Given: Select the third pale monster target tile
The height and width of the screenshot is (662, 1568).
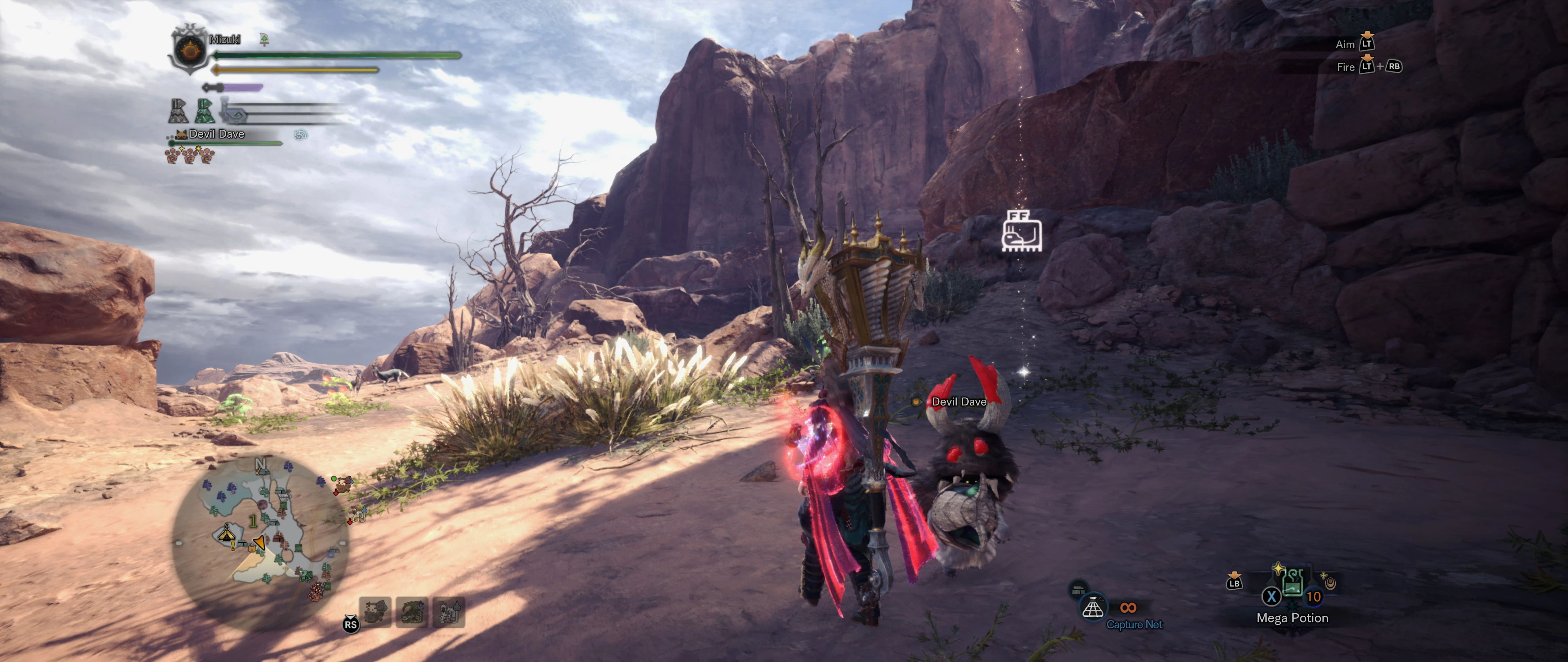Looking at the screenshot, I should [449, 612].
